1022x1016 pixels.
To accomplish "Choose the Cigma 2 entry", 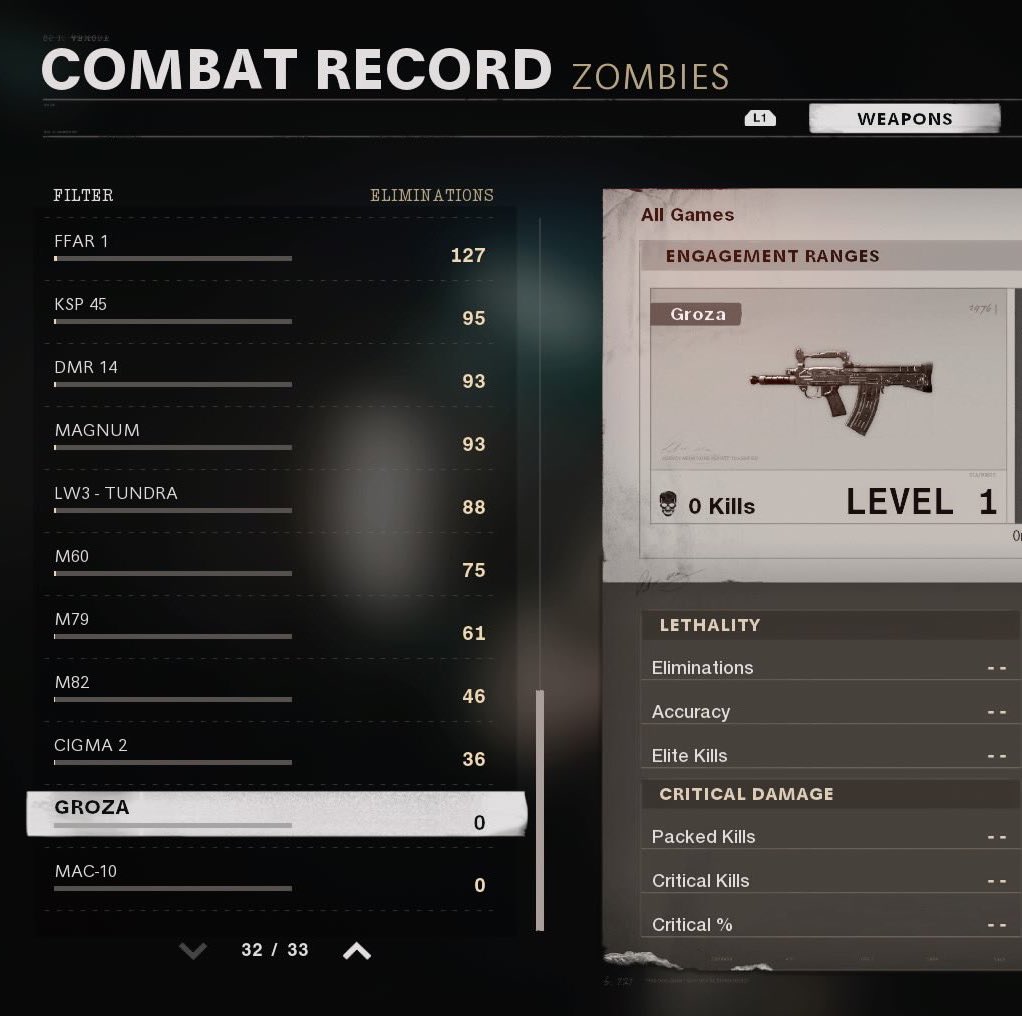I will pos(270,752).
